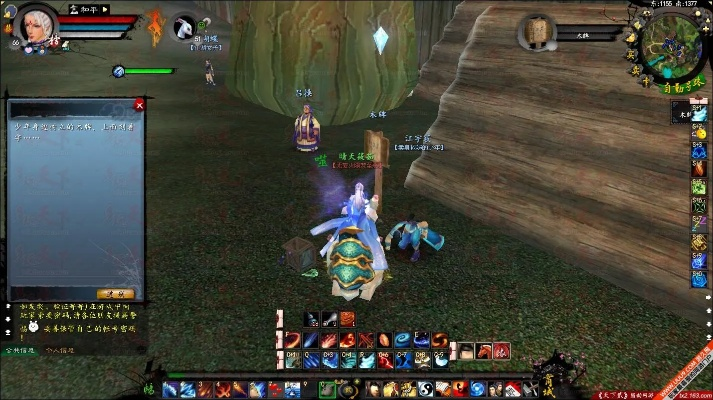713x400 pixels.
Task: Click the flame horse buff icon
Action: [x=154, y=27]
